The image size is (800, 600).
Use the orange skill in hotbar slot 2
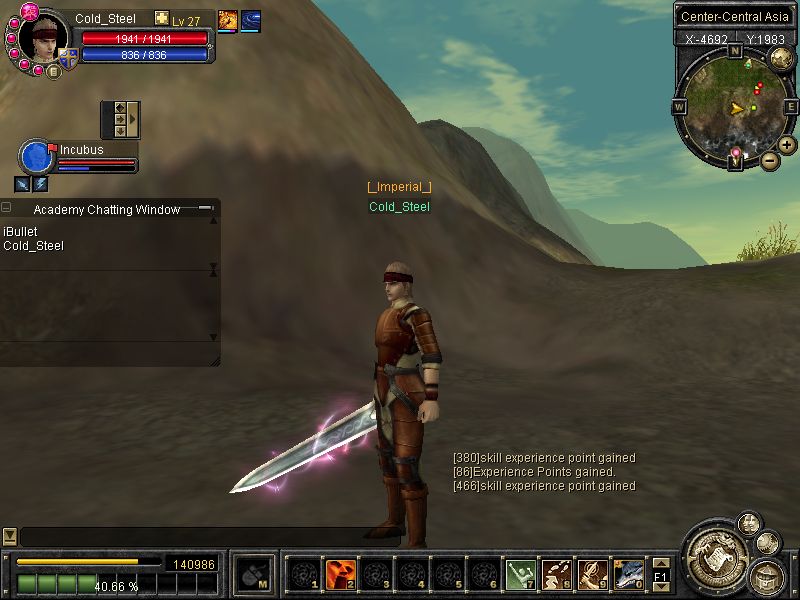[341, 574]
